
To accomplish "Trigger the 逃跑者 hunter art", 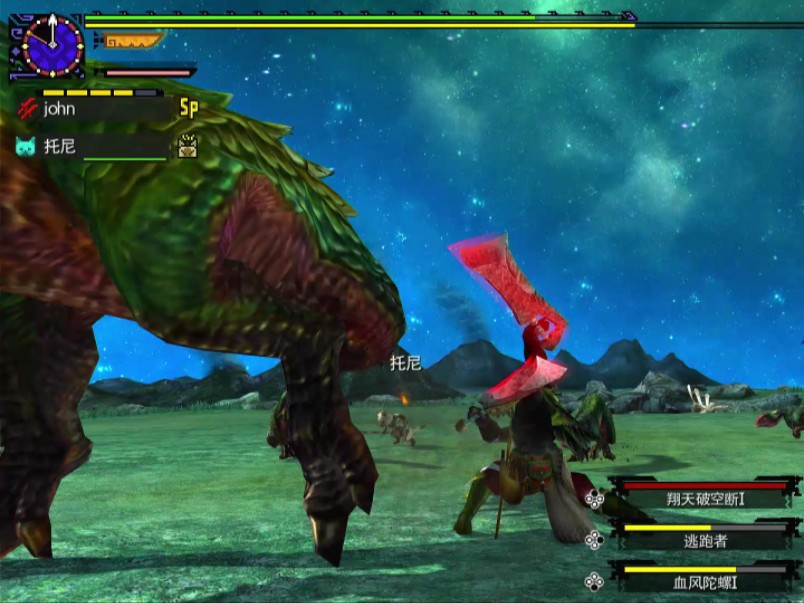I will pos(706,539).
